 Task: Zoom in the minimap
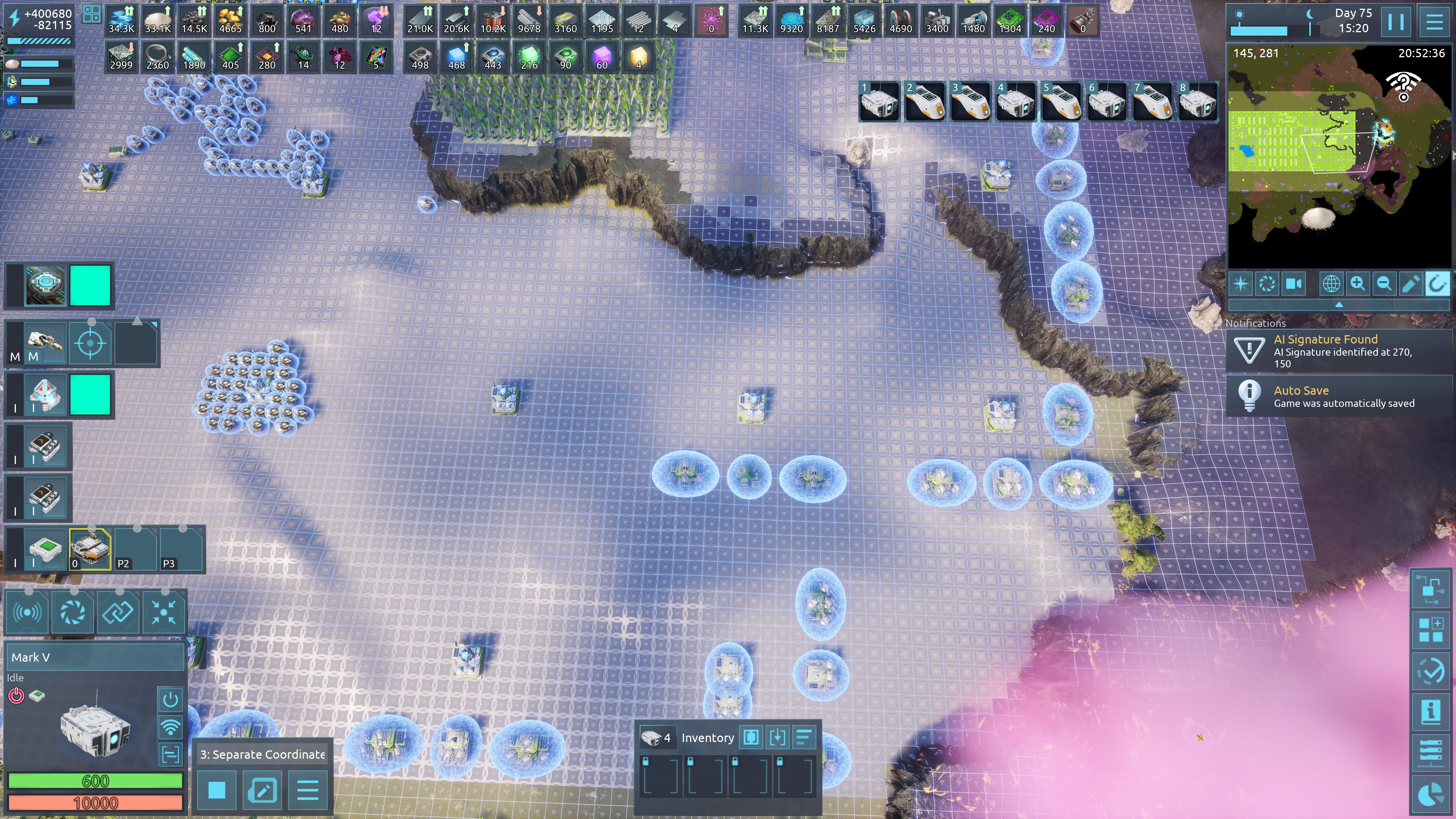[1358, 283]
